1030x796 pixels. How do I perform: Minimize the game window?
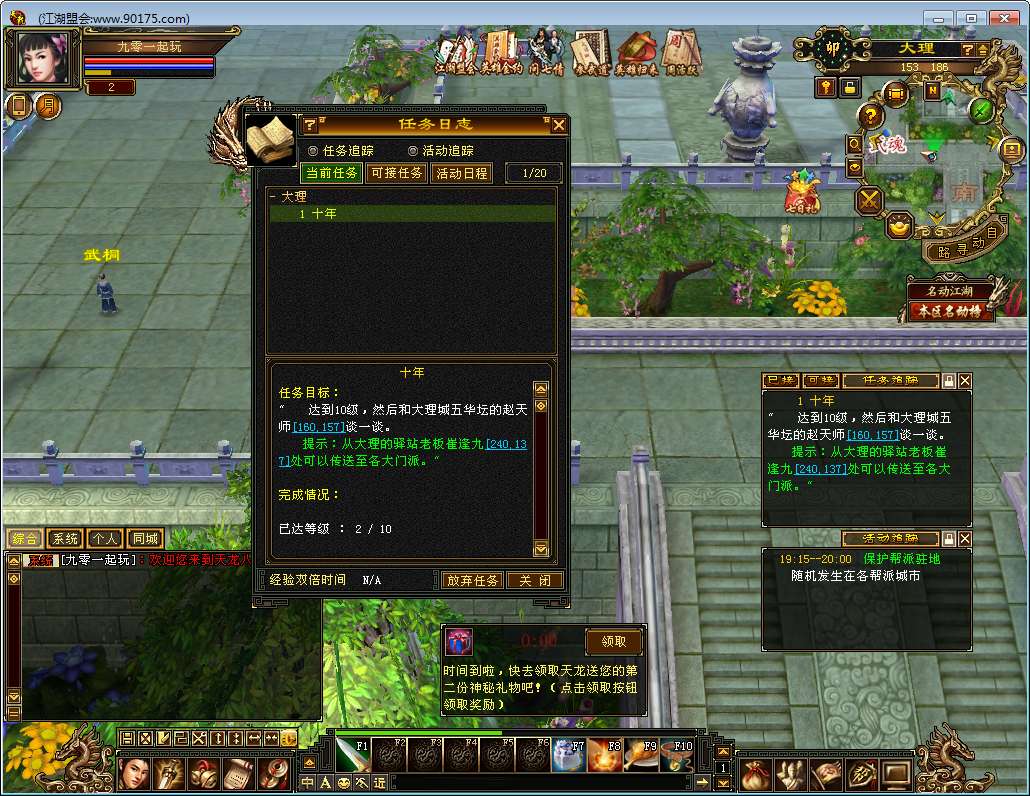click(938, 18)
